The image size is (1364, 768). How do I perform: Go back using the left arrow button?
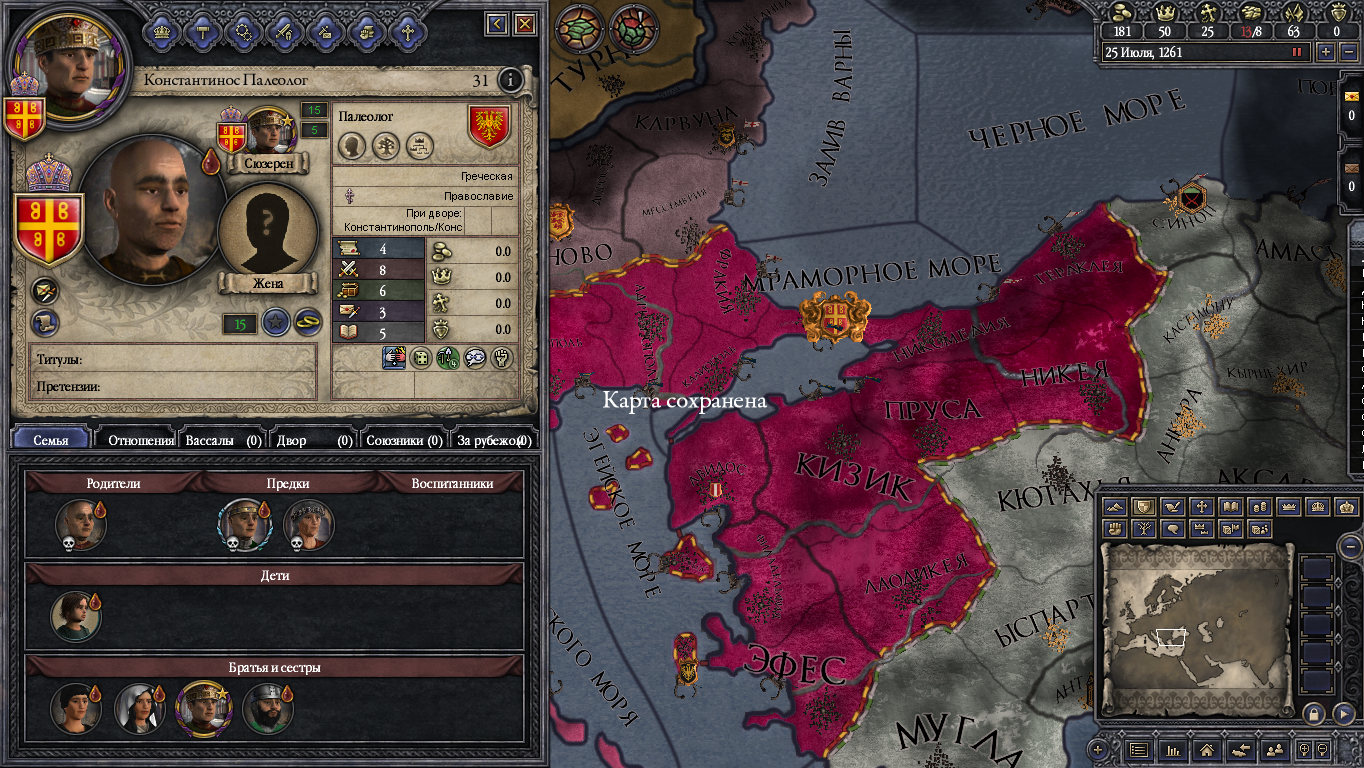(x=497, y=24)
